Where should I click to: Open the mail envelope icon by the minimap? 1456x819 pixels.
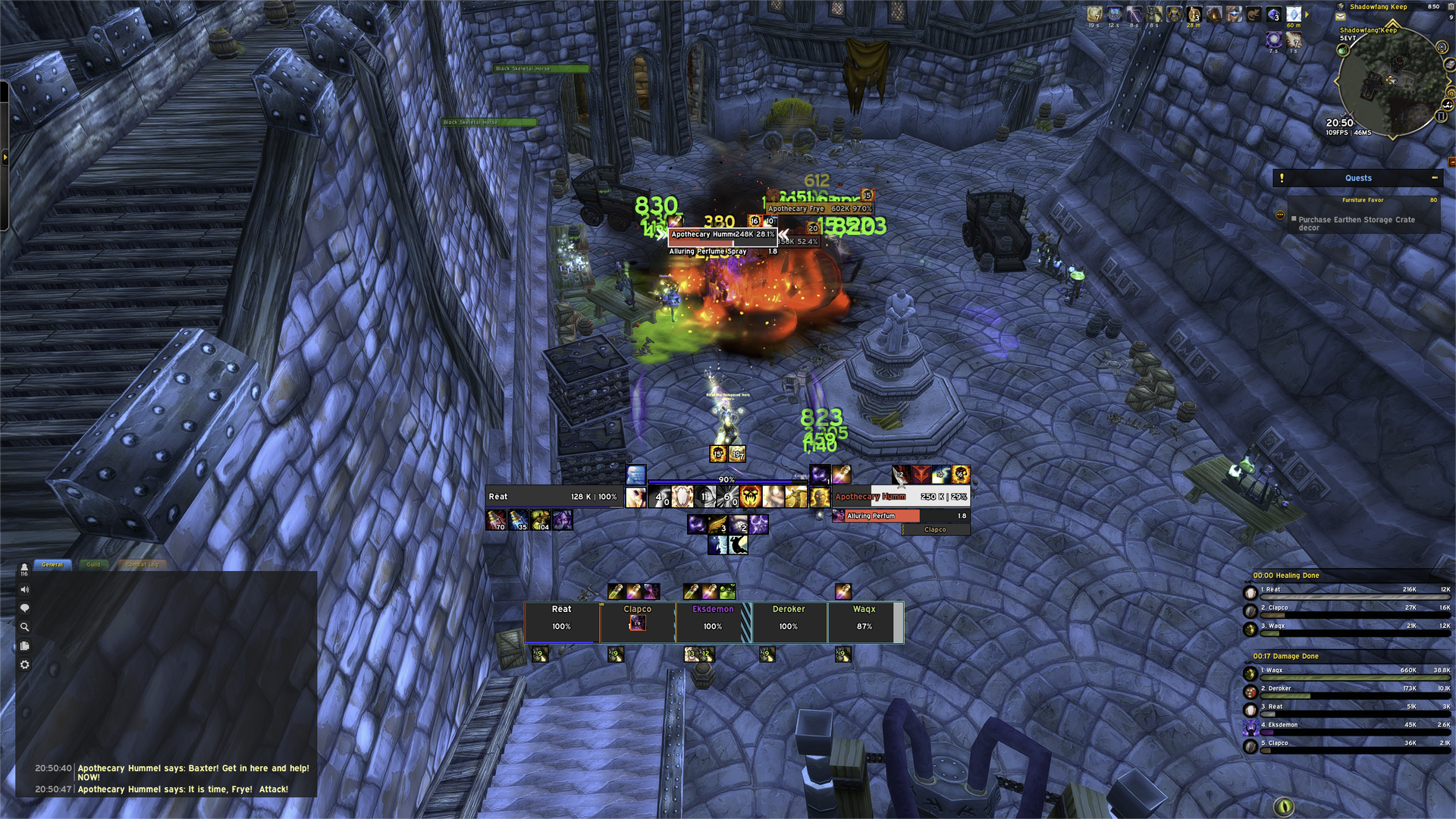(1341, 17)
